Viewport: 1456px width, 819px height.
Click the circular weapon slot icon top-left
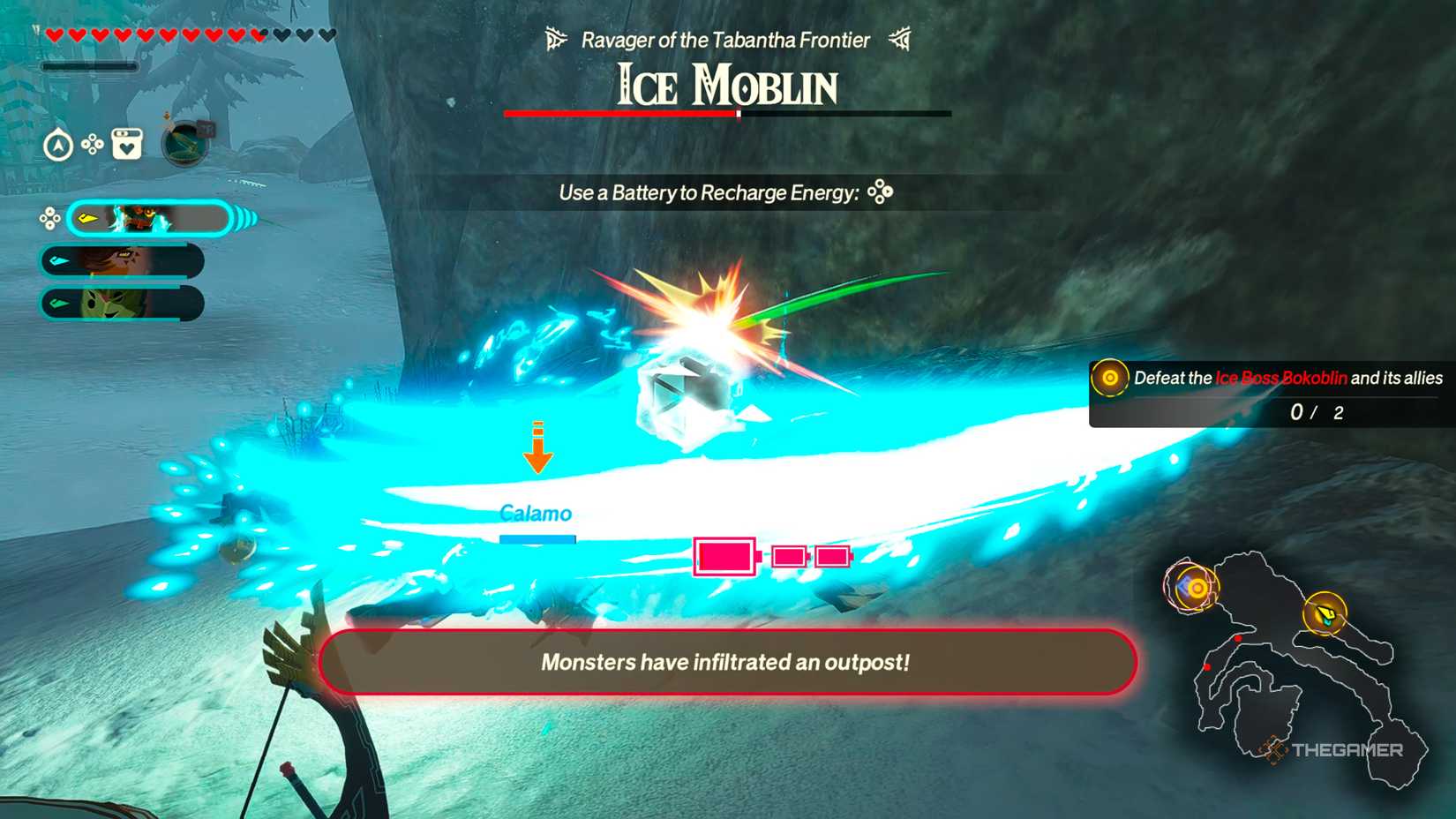[x=184, y=145]
